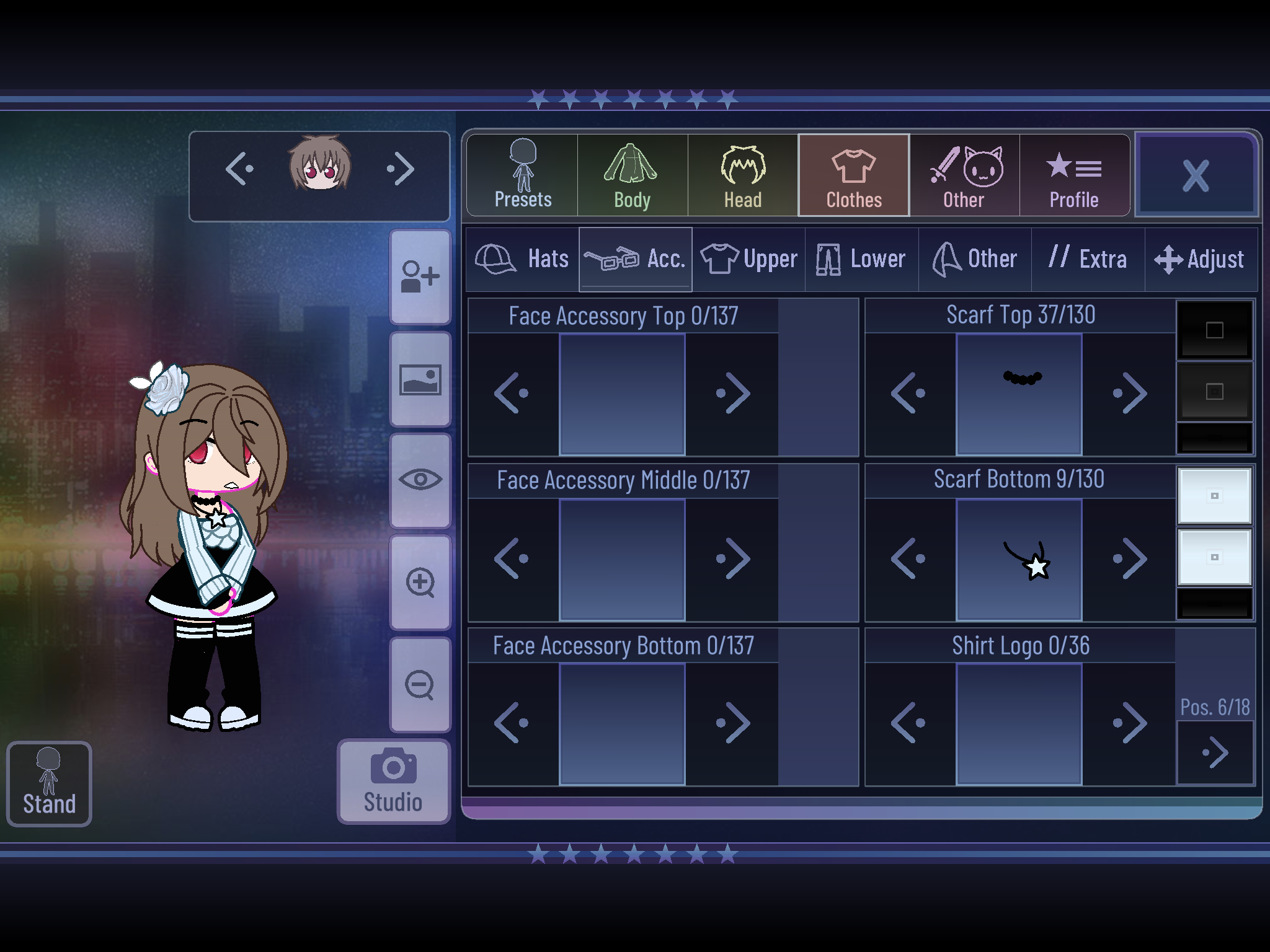Open the Head editing section
Image resolution: width=1270 pixels, height=952 pixels.
pyautogui.click(x=743, y=175)
